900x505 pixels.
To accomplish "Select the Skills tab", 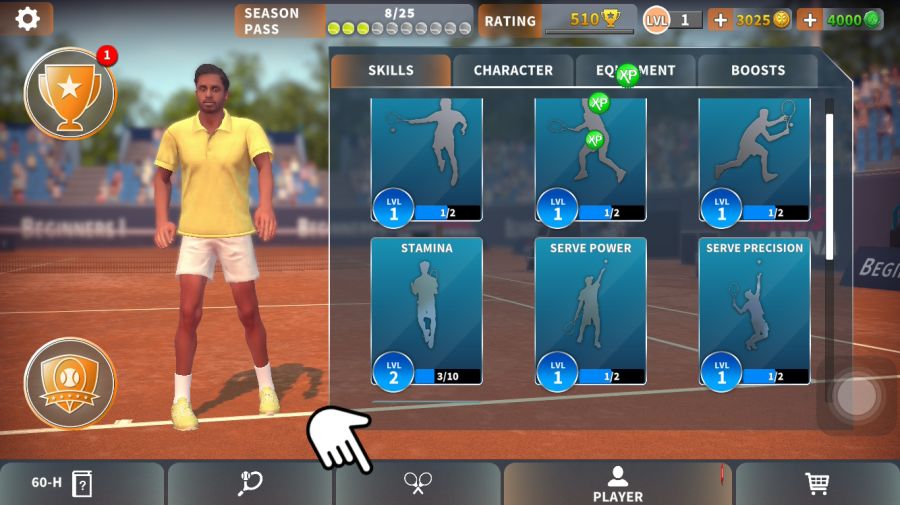I will tap(391, 71).
